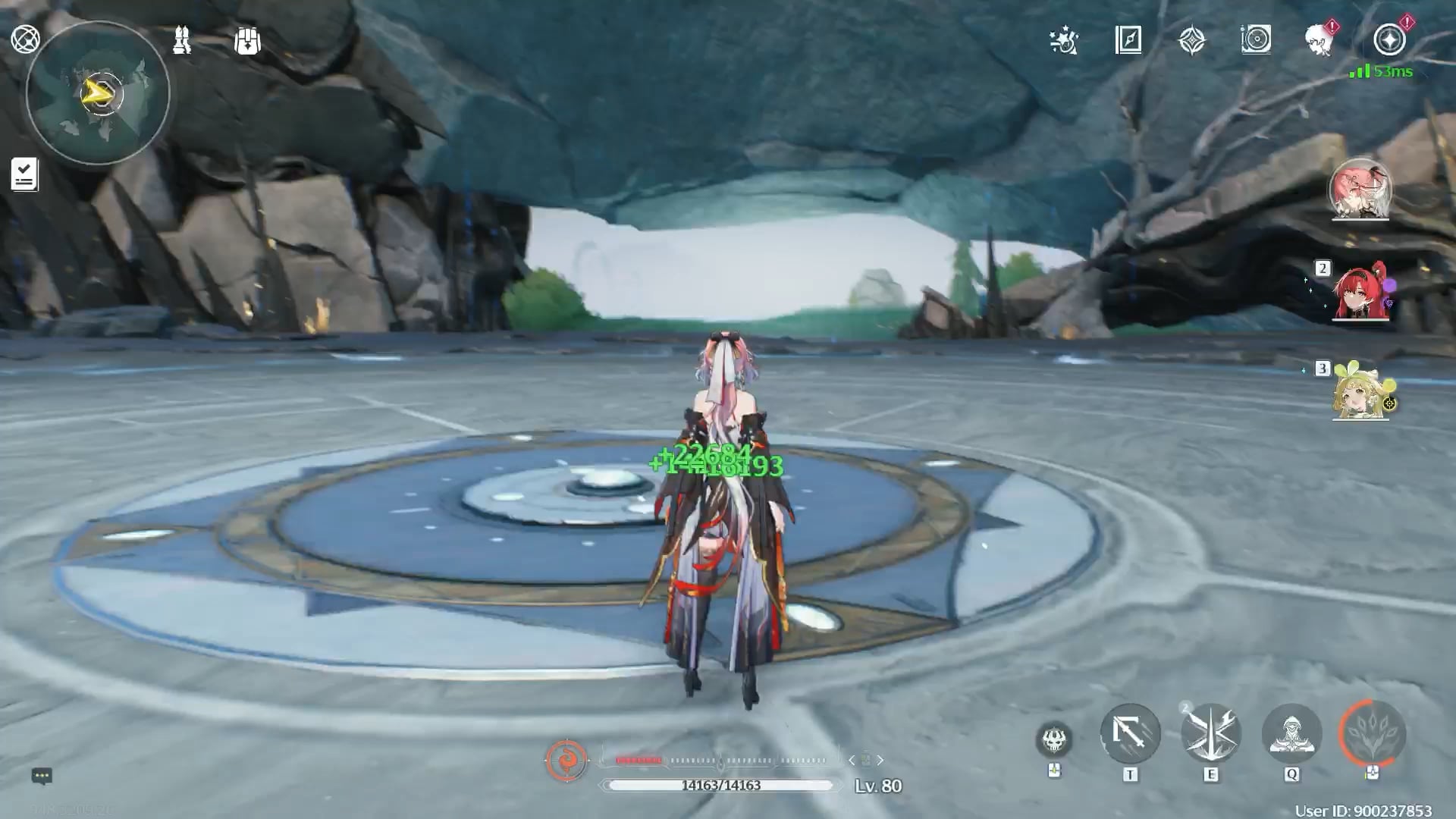
Task: Activate the grapple arrow skill labeled T
Action: click(x=1130, y=733)
